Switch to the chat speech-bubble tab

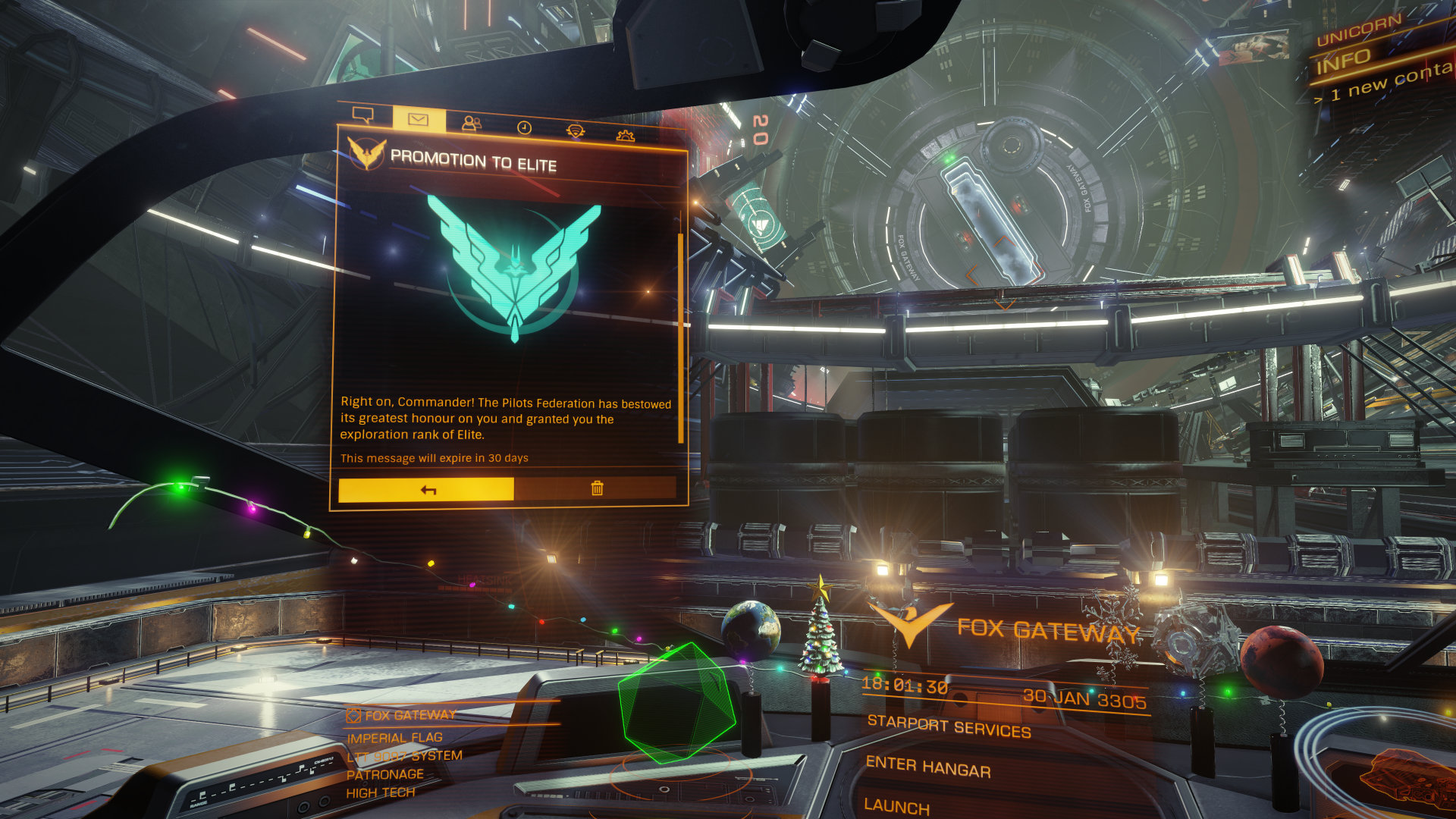coord(363,115)
